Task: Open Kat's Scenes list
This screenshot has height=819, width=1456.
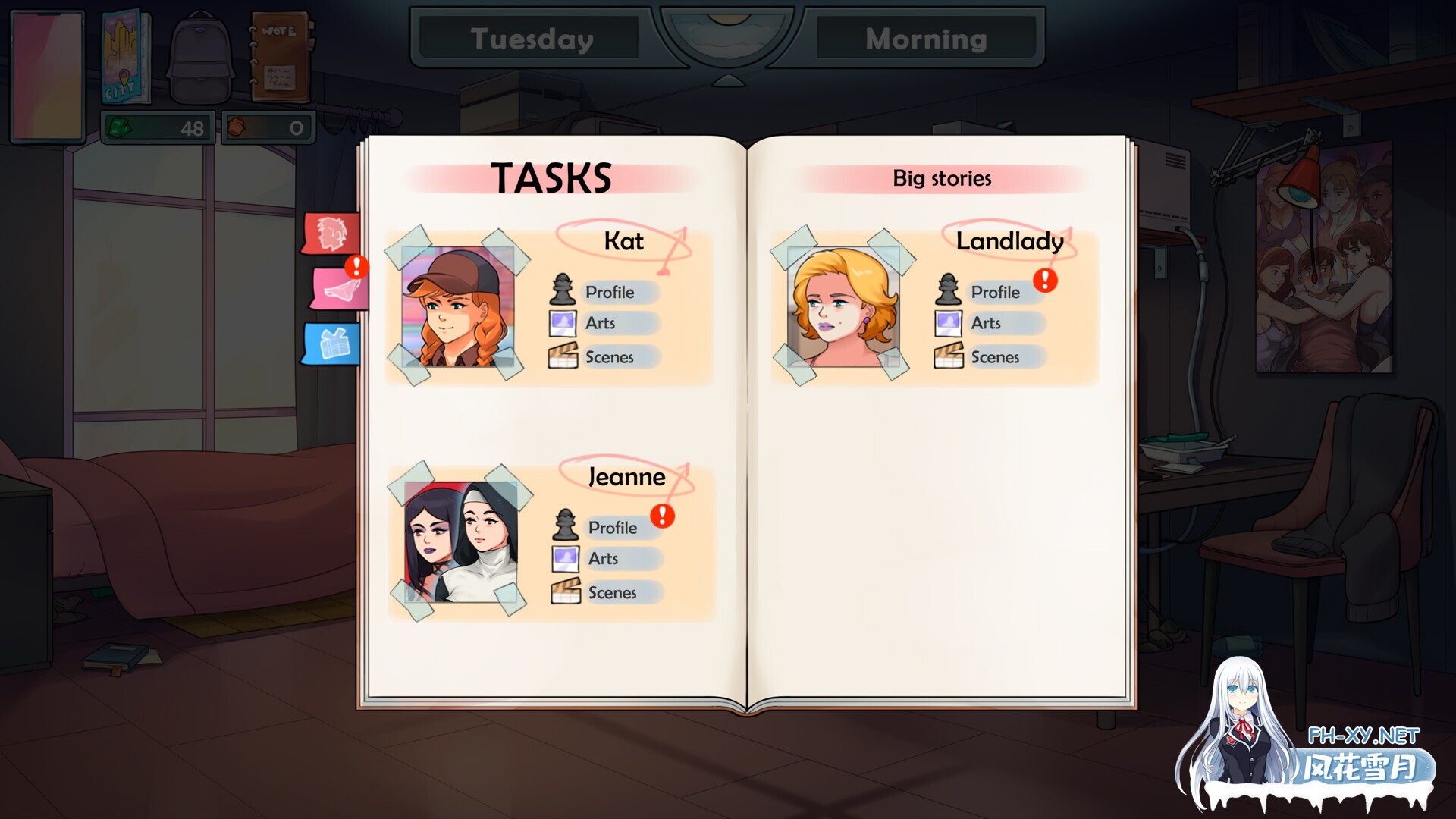Action: point(609,357)
